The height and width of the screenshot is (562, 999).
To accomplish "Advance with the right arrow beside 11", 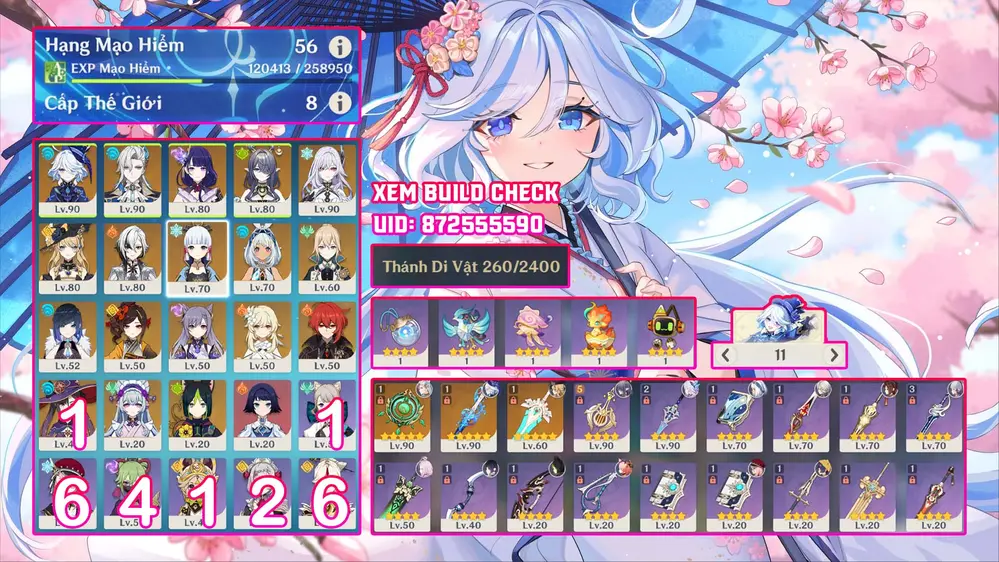I will coord(832,354).
